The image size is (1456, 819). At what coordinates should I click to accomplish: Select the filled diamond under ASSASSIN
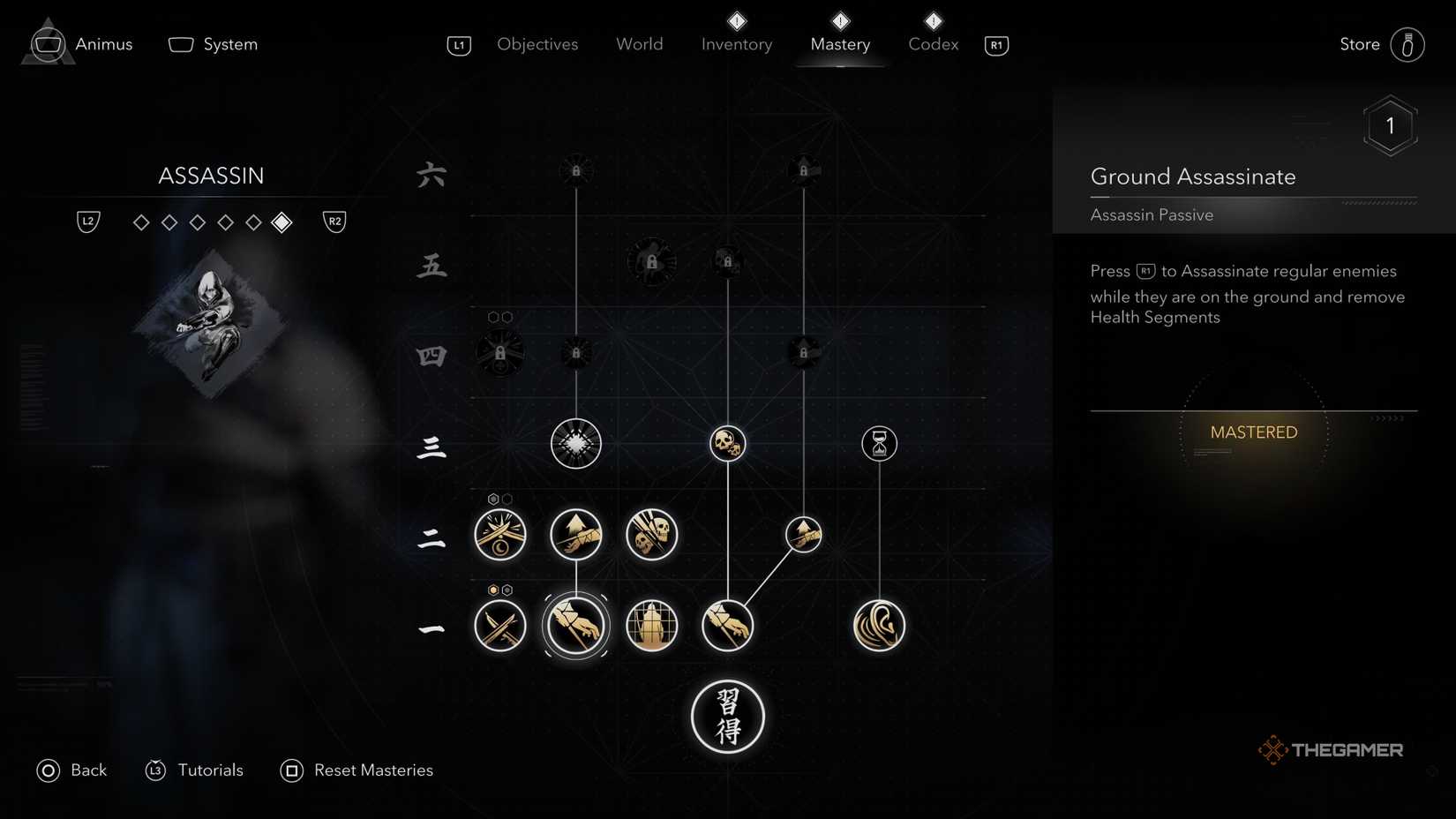point(281,222)
